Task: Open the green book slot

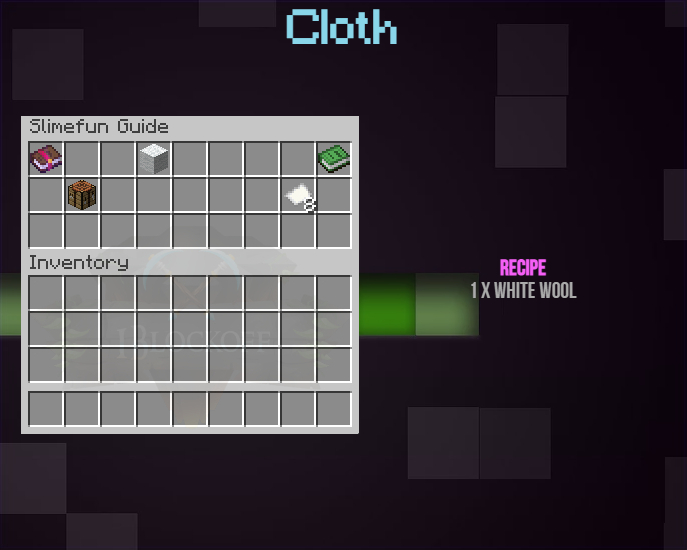Action: point(333,158)
